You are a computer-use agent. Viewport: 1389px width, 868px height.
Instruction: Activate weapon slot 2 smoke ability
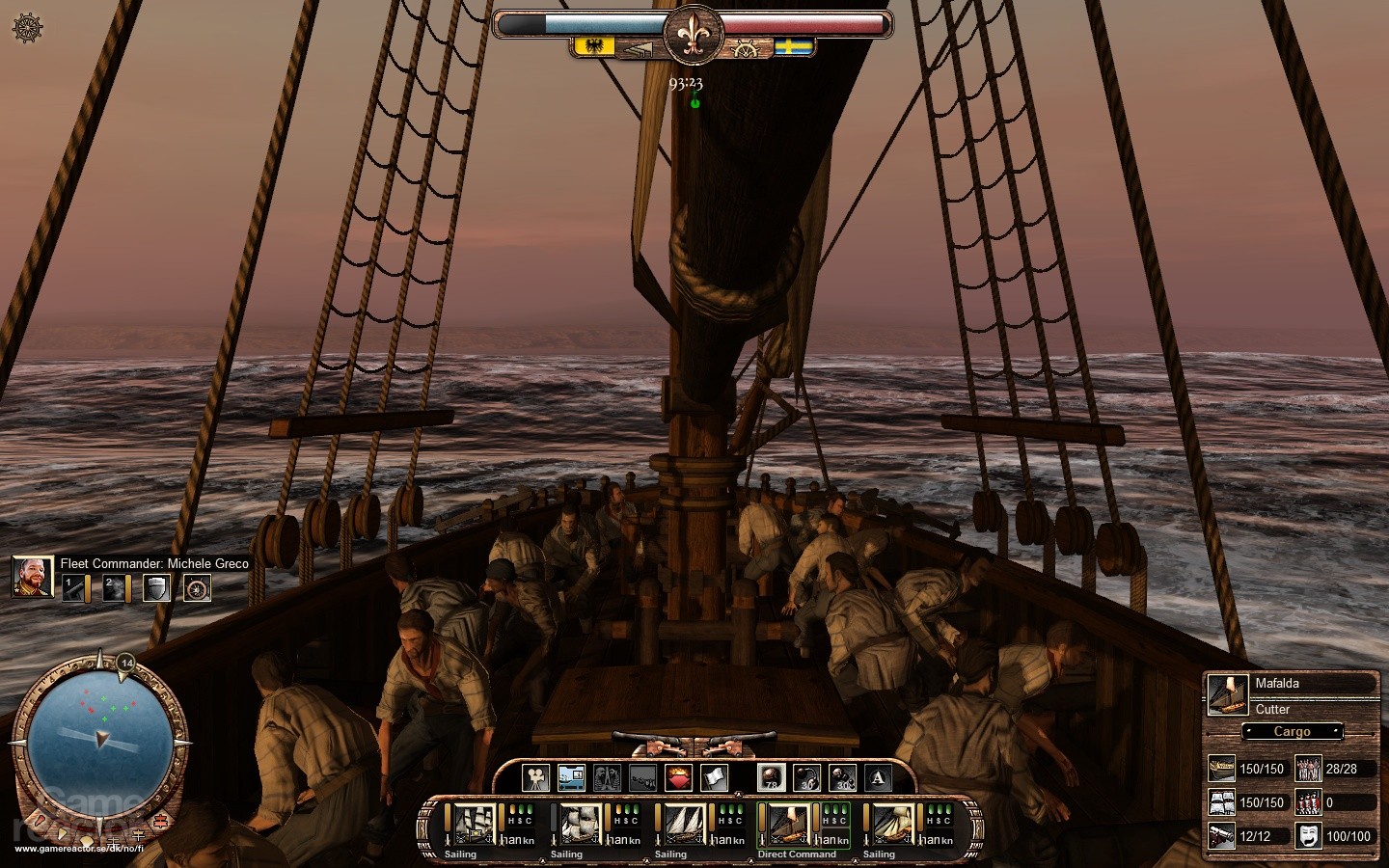click(113, 587)
